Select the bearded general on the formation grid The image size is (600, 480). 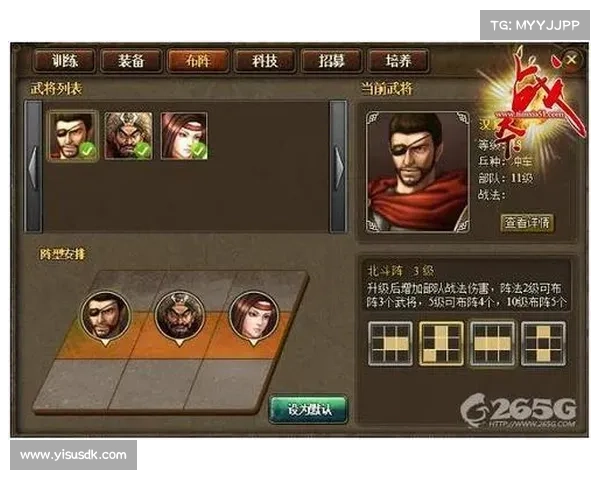(x=179, y=315)
